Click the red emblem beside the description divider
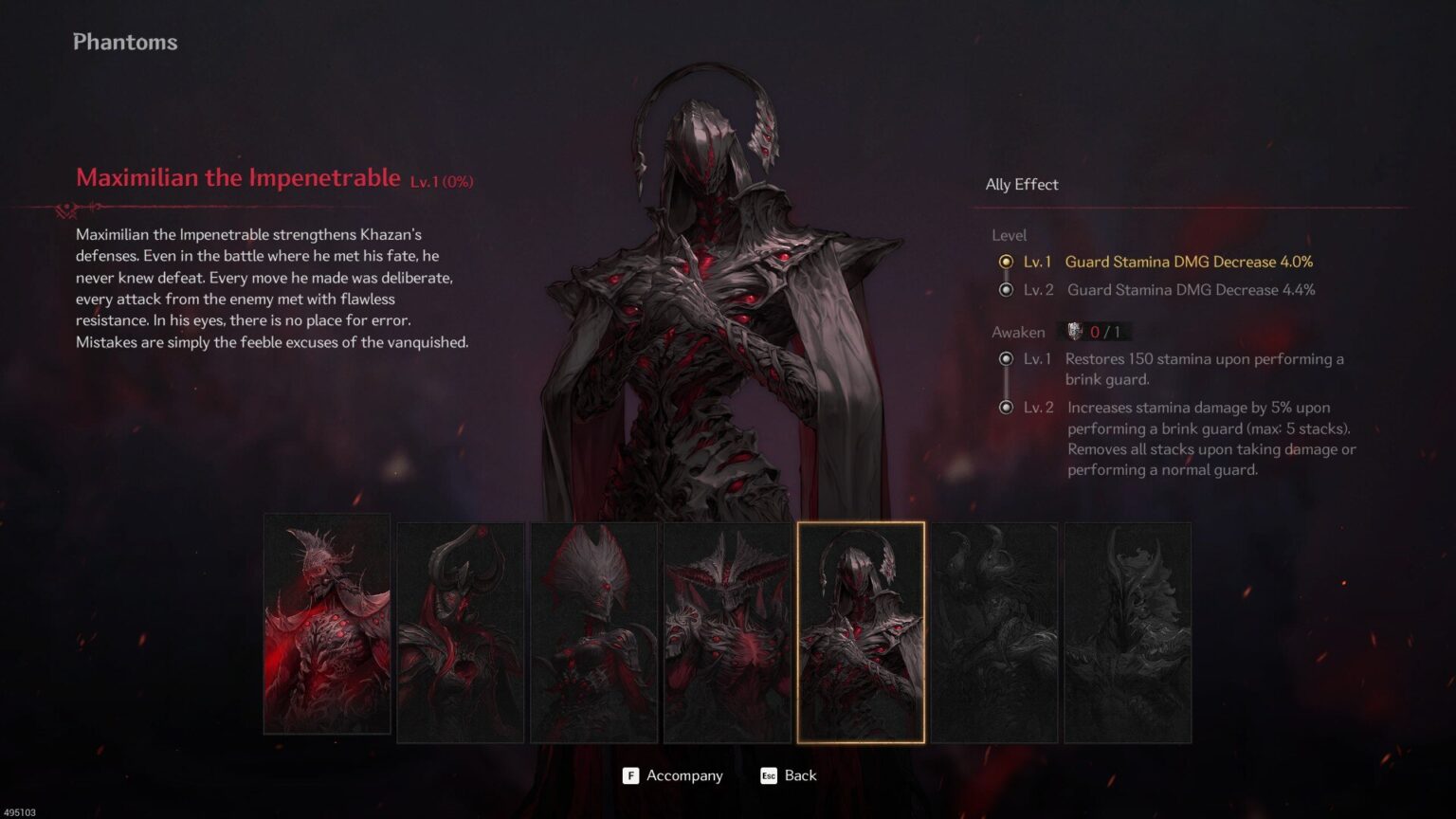The width and height of the screenshot is (1456, 819). coord(66,209)
